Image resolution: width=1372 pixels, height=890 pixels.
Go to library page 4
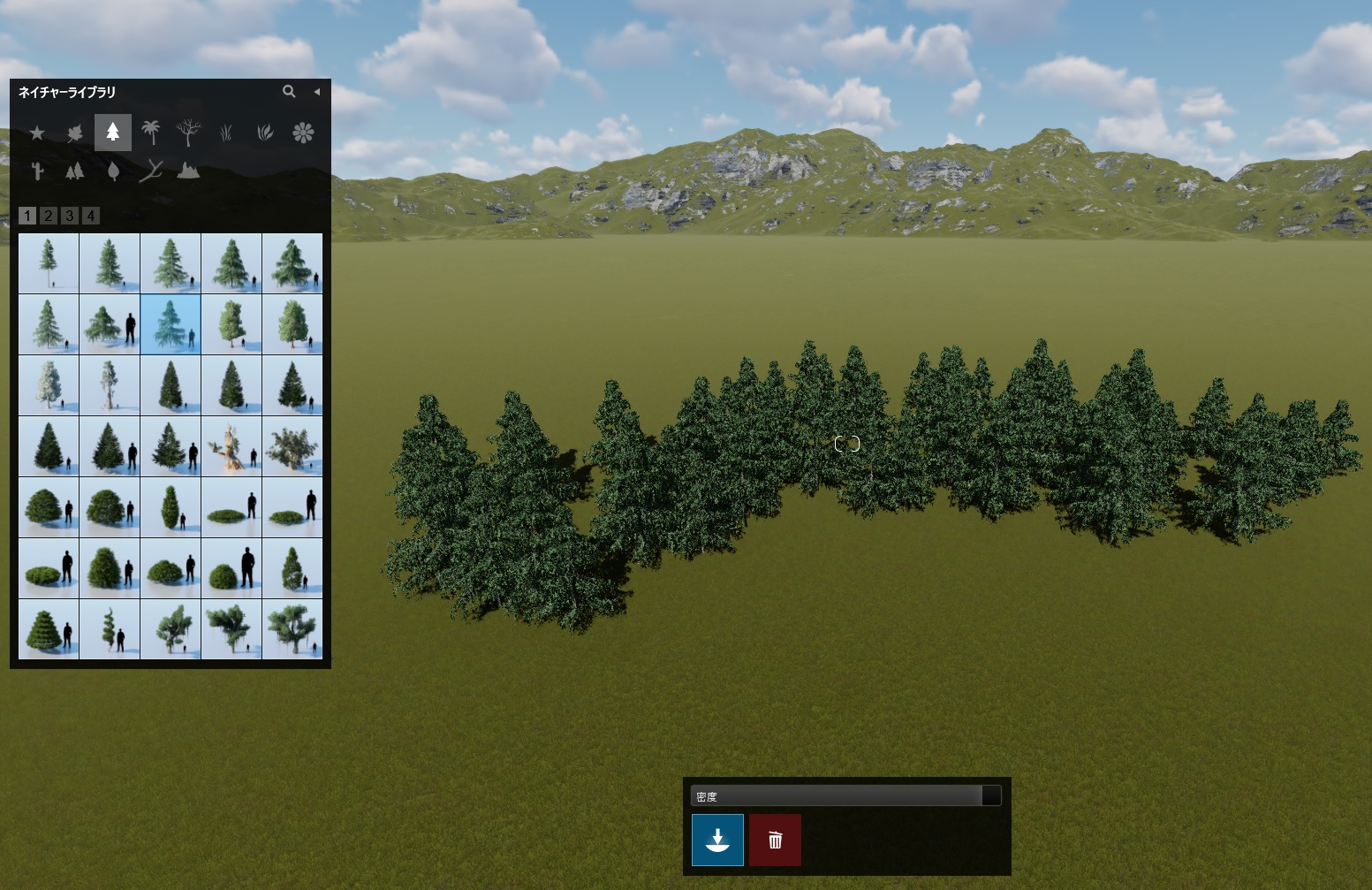tap(90, 216)
